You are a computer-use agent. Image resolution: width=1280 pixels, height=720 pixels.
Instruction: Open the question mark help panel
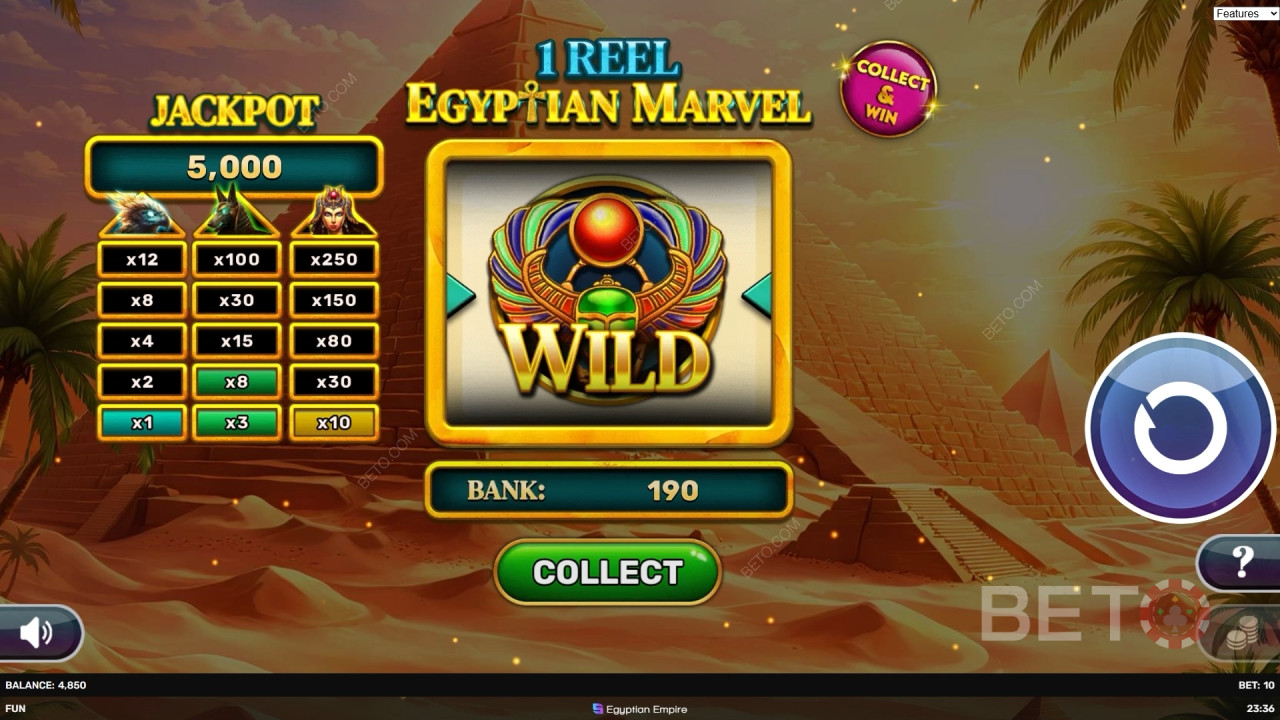tap(1242, 562)
